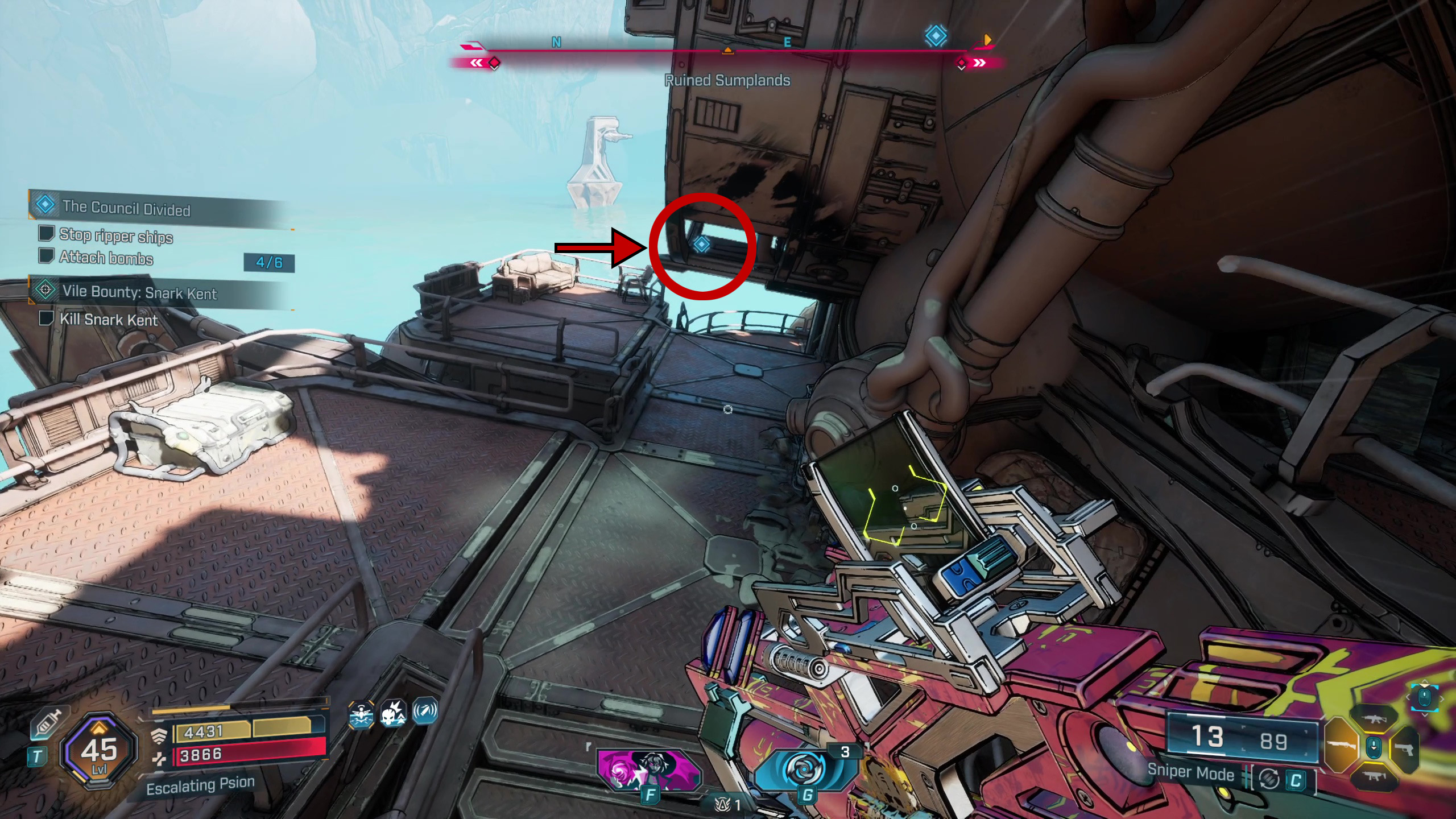This screenshot has height=819, width=1456.
Task: Click the Attach bombs objective line
Action: (x=106, y=258)
